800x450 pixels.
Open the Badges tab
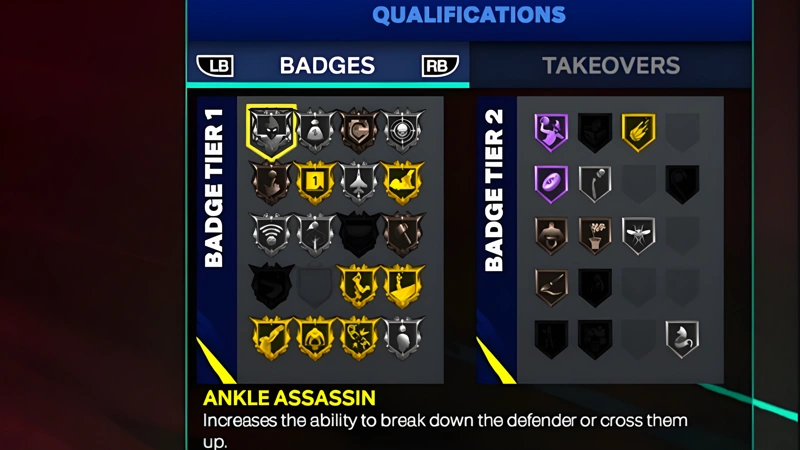pyautogui.click(x=327, y=66)
